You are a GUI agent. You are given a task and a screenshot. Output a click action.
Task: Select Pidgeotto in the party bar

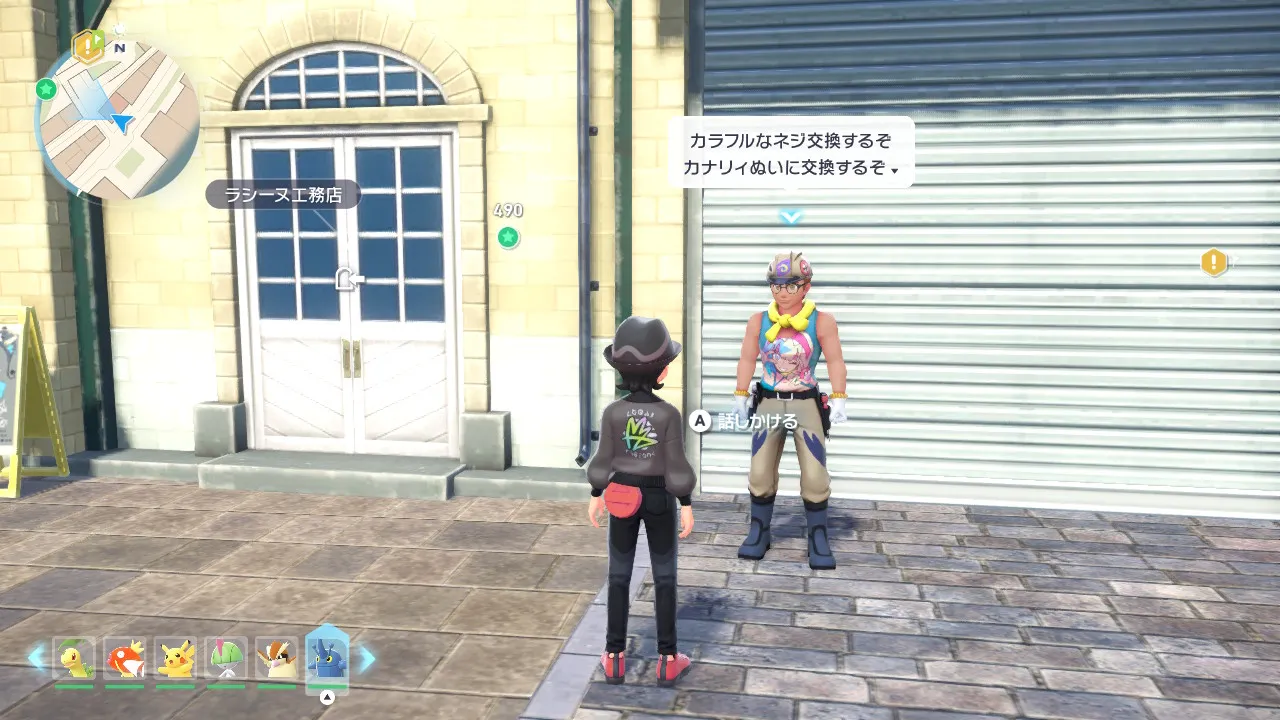tap(276, 658)
